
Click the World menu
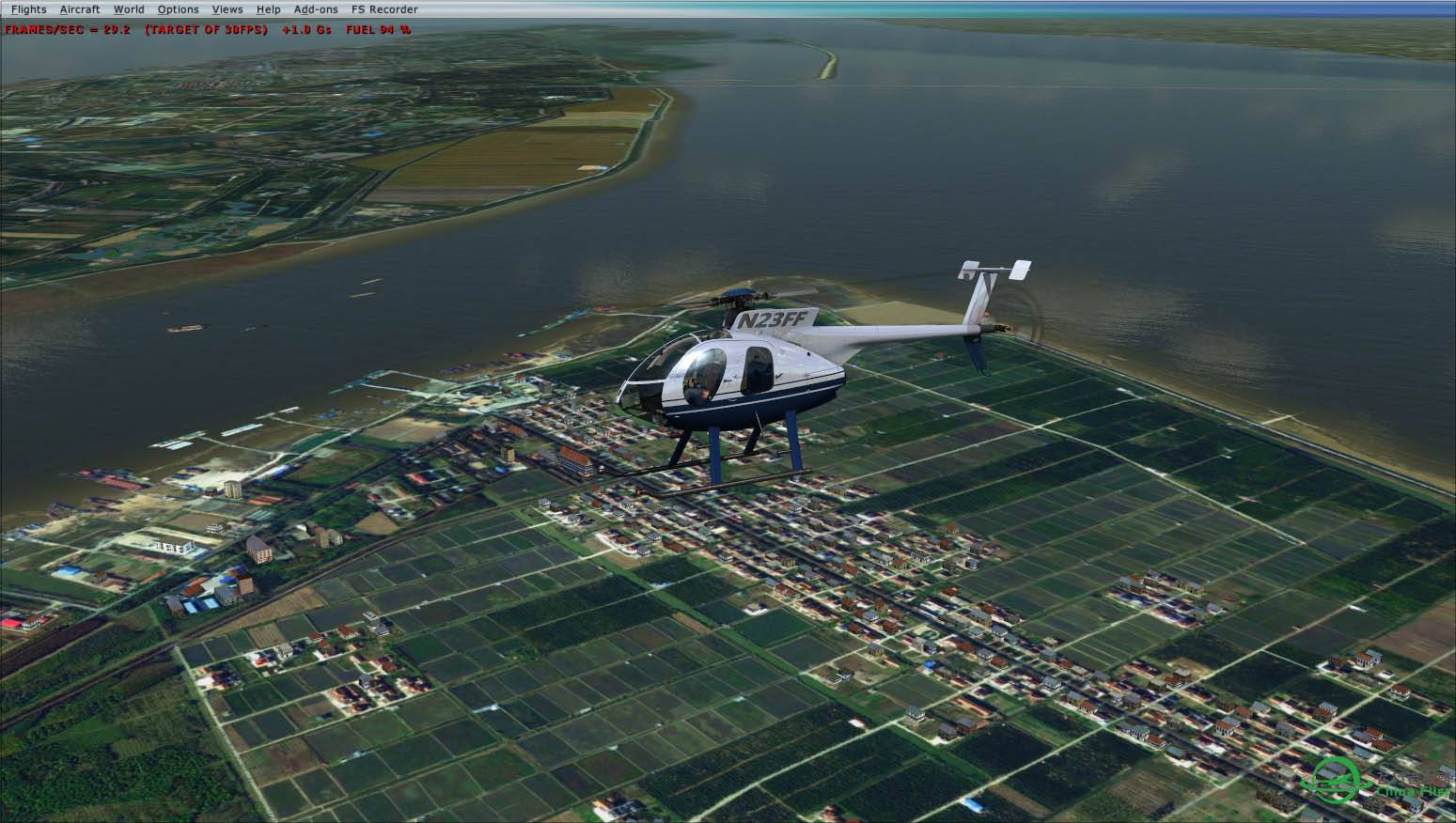pos(129,9)
